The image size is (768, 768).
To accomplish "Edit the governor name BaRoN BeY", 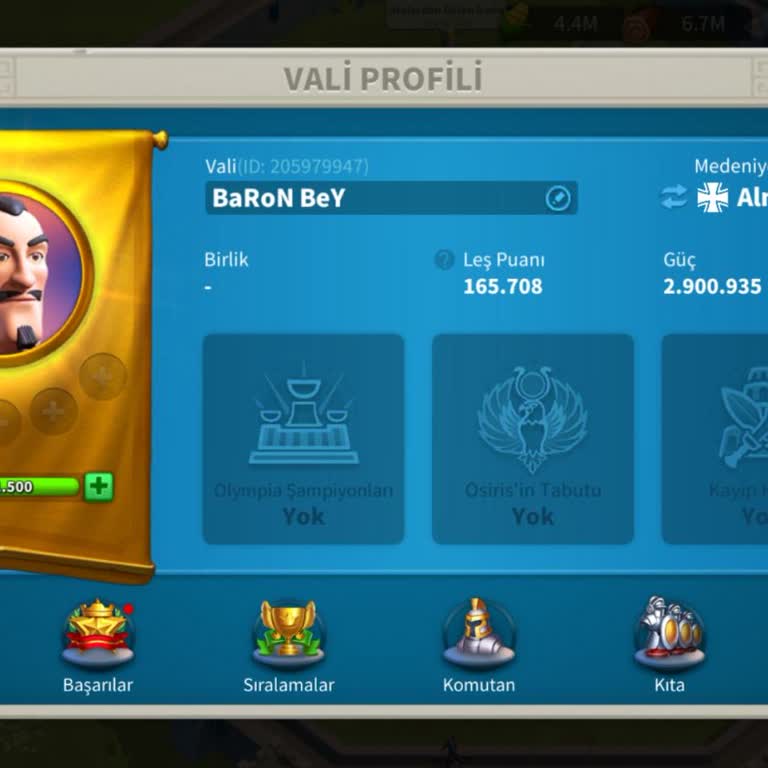I will [x=558, y=198].
